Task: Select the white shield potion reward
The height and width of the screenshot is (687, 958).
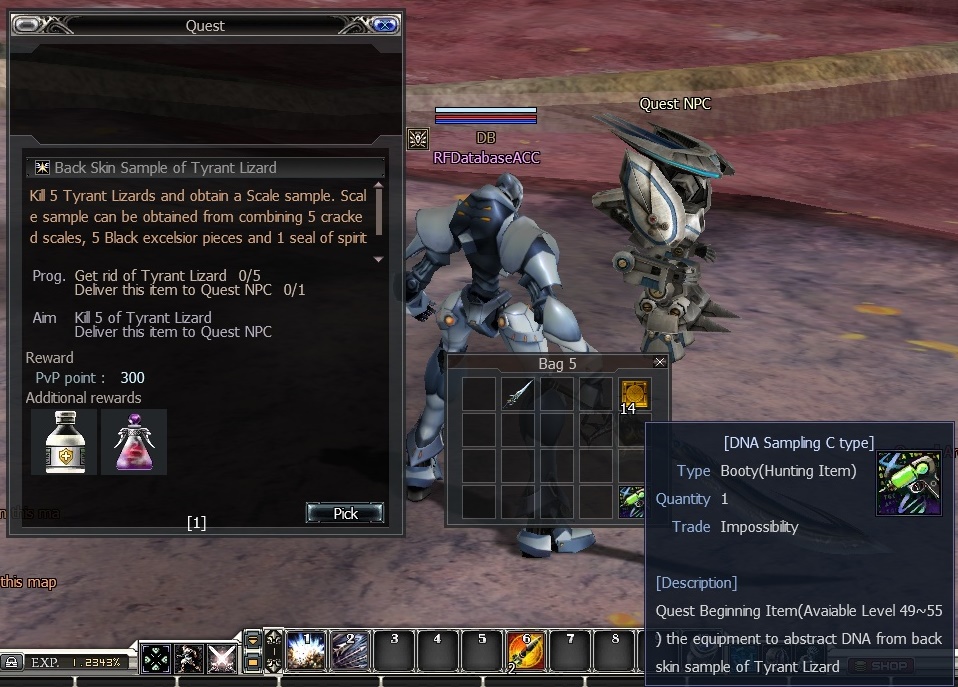Action: [64, 441]
